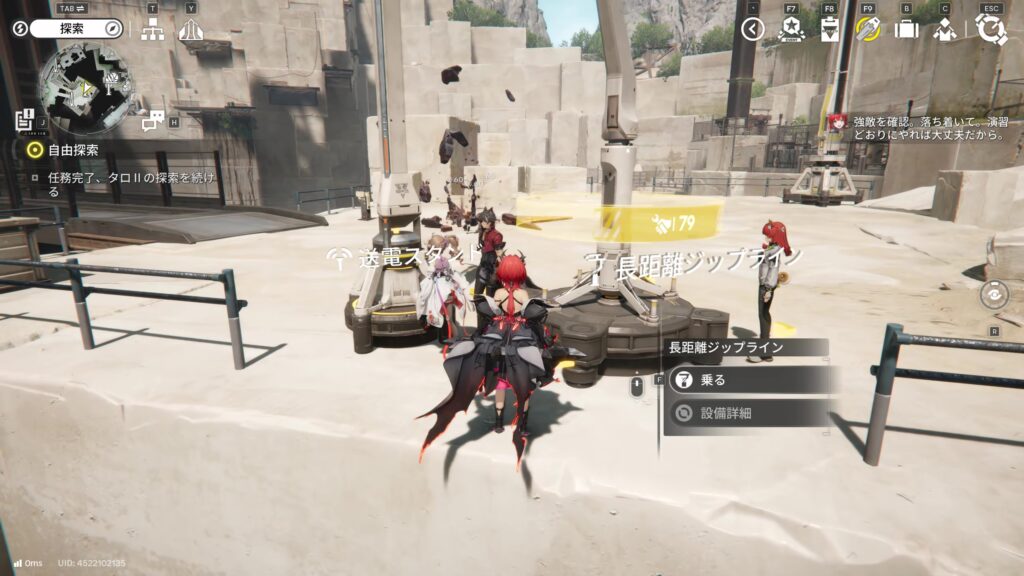This screenshot has width=1024, height=576.
Task: Open the speech-bubble chat icon
Action: [x=153, y=121]
